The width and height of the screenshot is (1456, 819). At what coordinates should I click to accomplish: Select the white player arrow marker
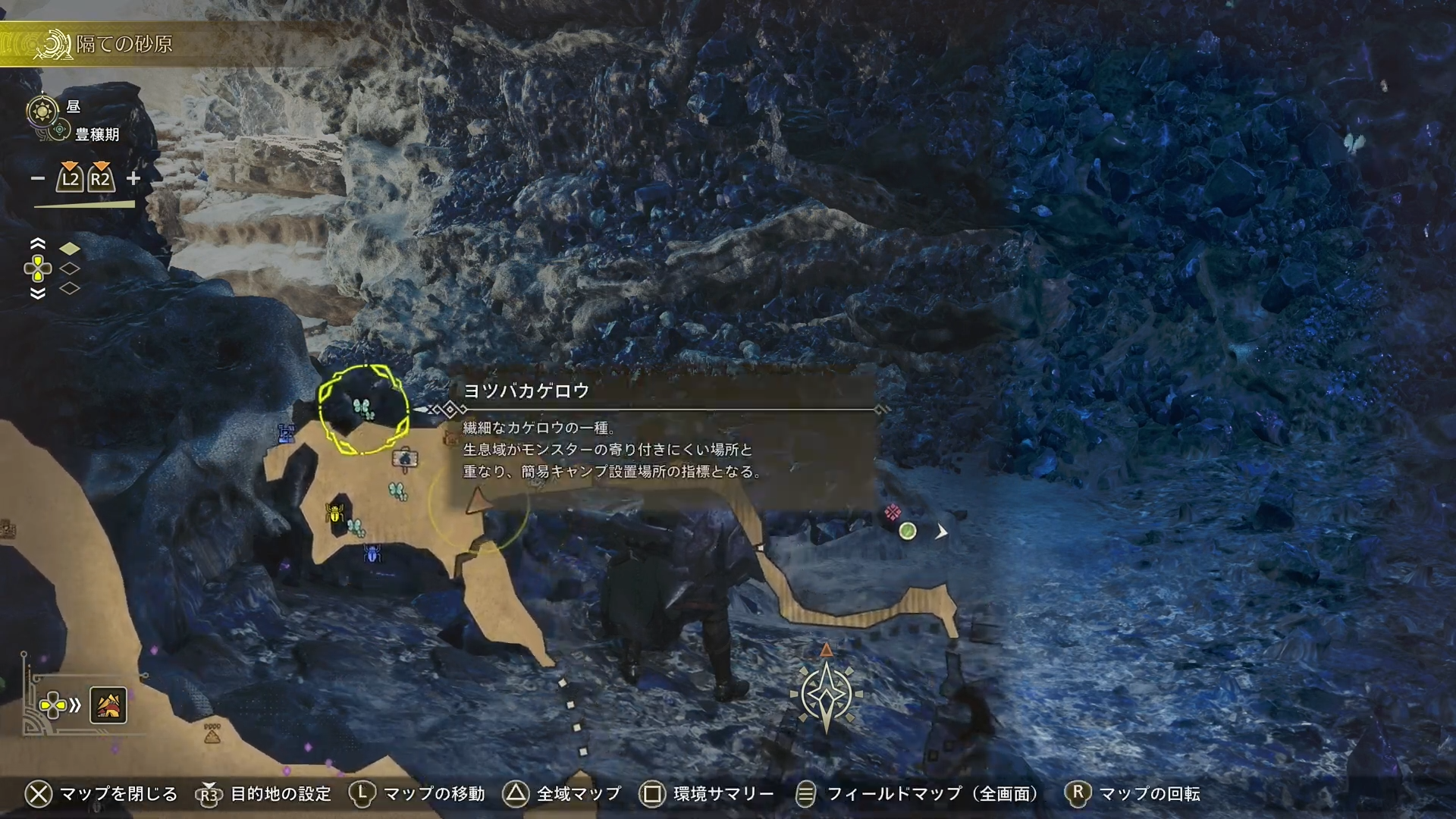[941, 532]
